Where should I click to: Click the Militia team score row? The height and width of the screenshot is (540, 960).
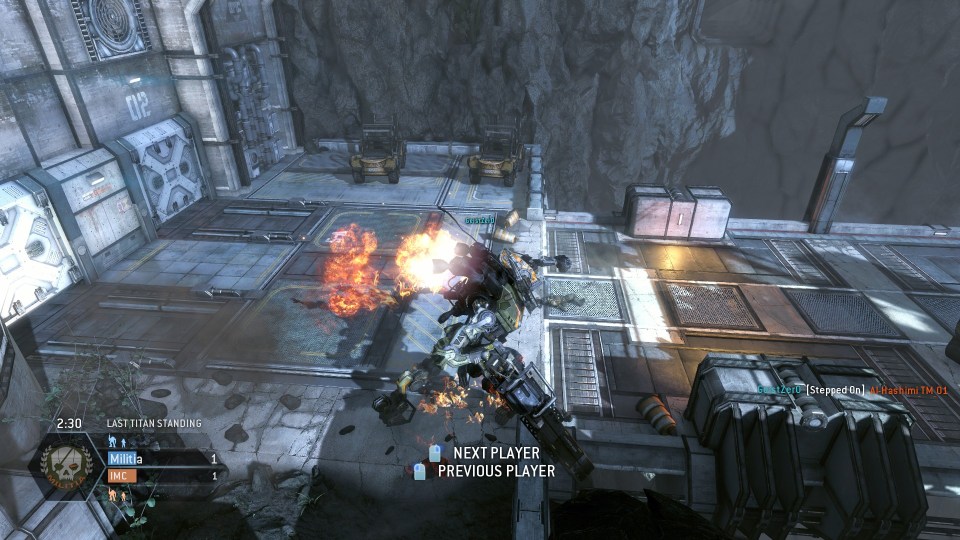pos(162,459)
